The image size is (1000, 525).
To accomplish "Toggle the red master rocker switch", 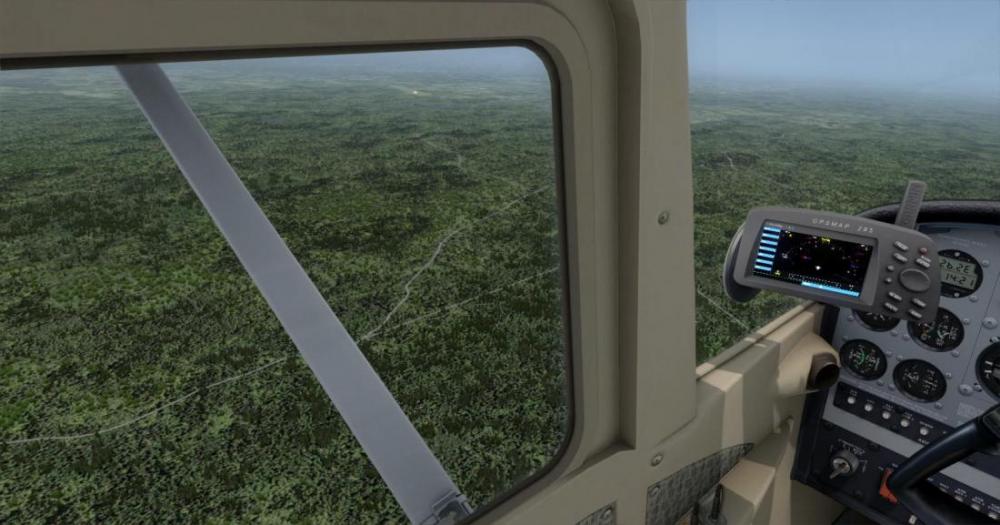I will click(888, 483).
